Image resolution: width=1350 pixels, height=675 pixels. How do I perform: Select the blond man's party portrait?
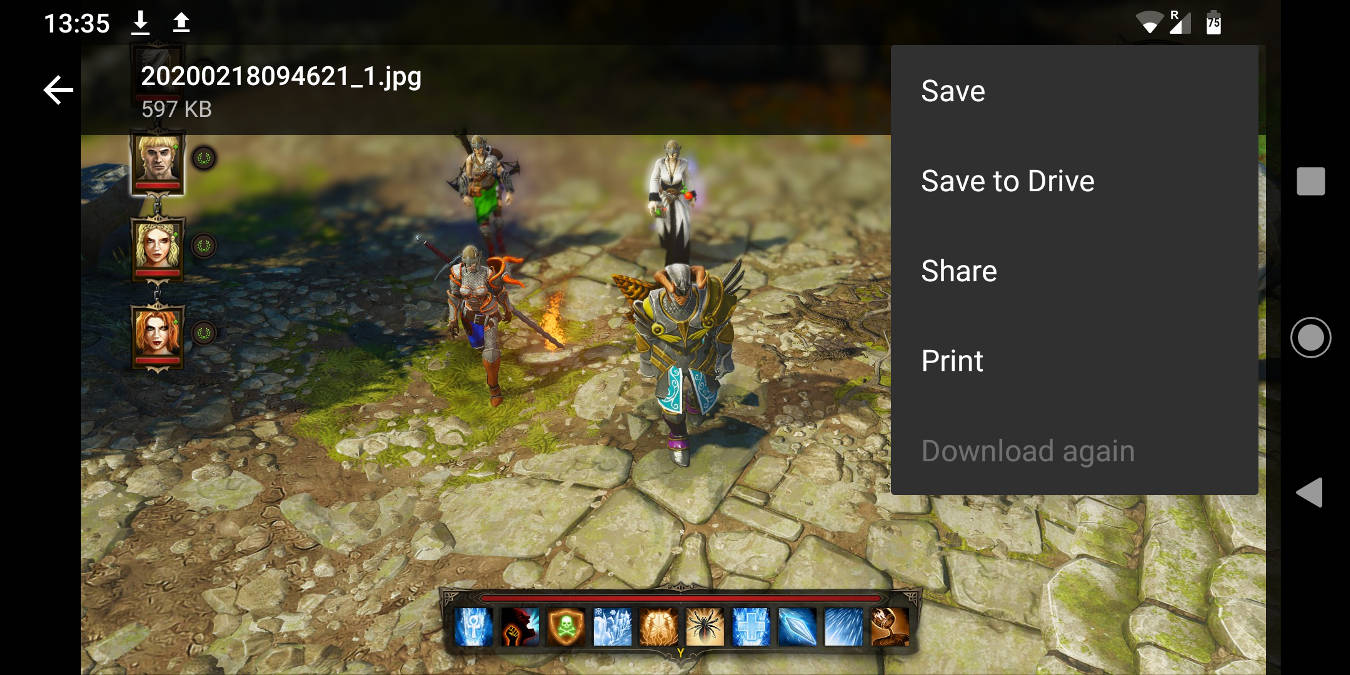coord(158,158)
